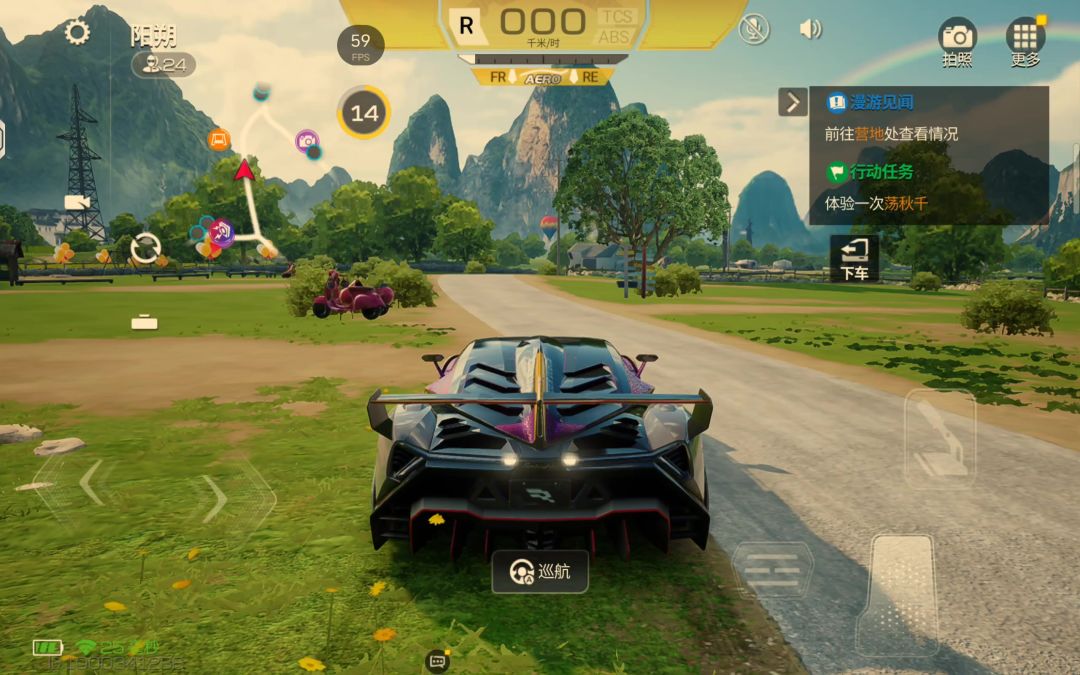Image resolution: width=1080 pixels, height=675 pixels.
Task: Tap the circular arrows reset icon
Action: pyautogui.click(x=146, y=247)
